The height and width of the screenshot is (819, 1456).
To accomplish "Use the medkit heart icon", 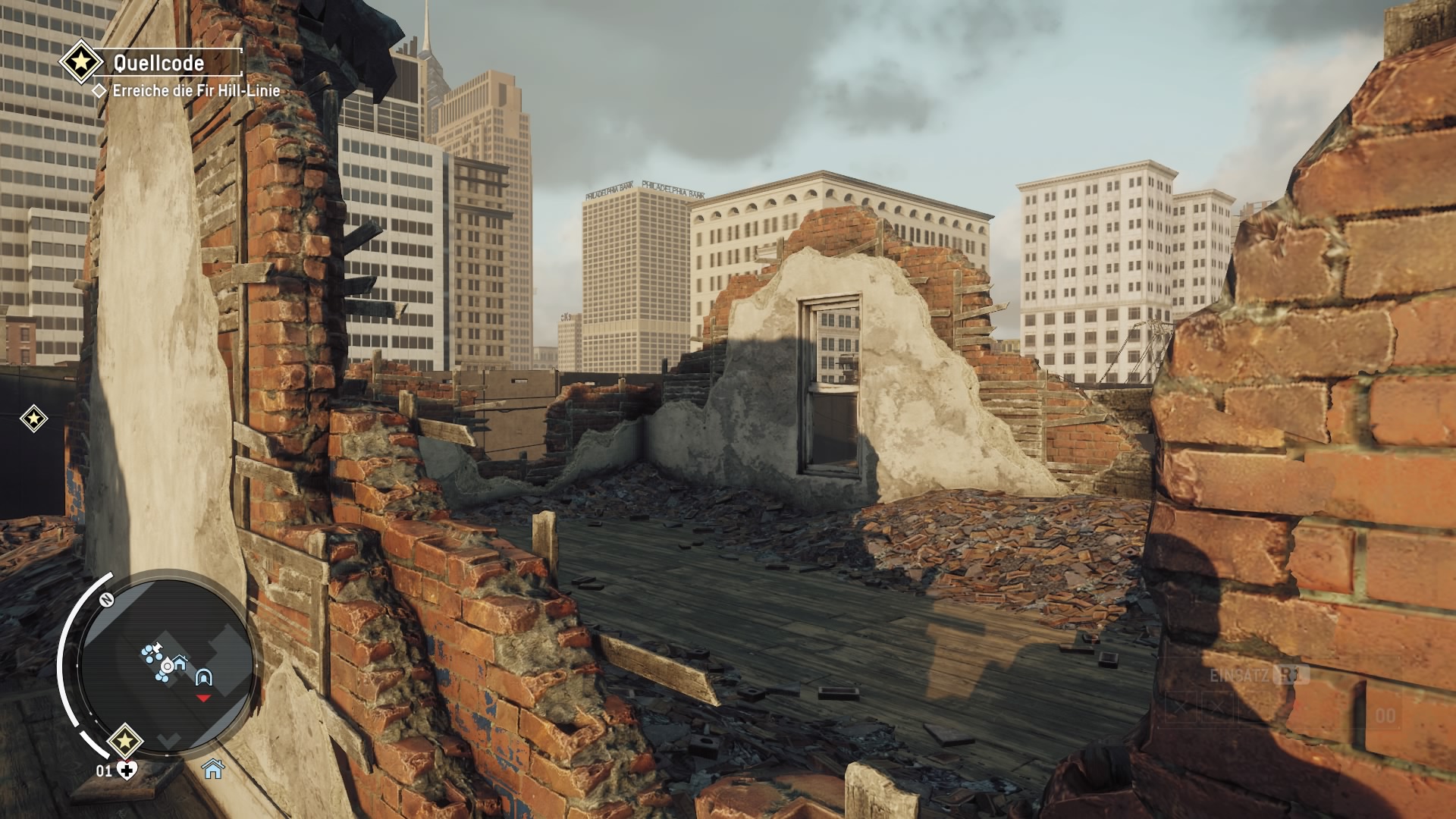I will tap(129, 771).
